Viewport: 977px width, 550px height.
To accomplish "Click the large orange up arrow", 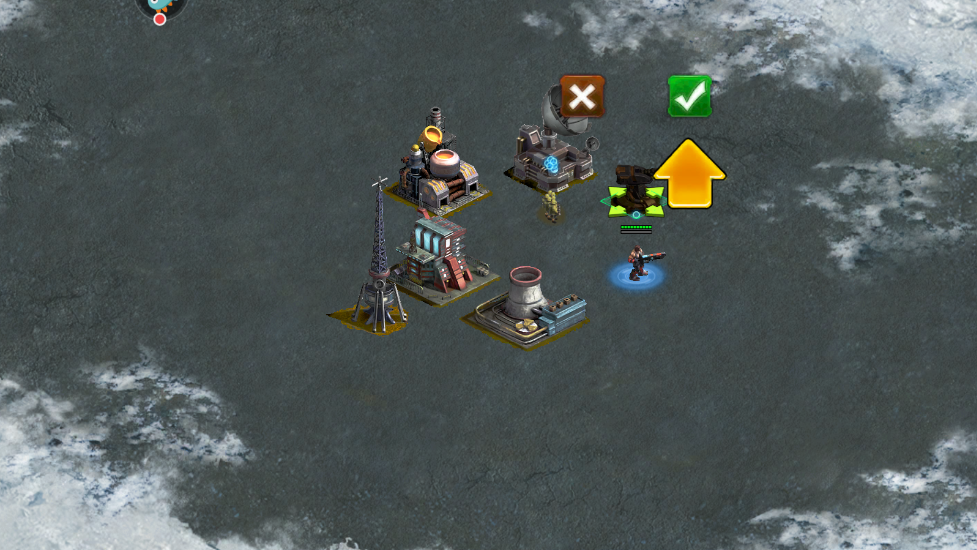I will coord(689,174).
